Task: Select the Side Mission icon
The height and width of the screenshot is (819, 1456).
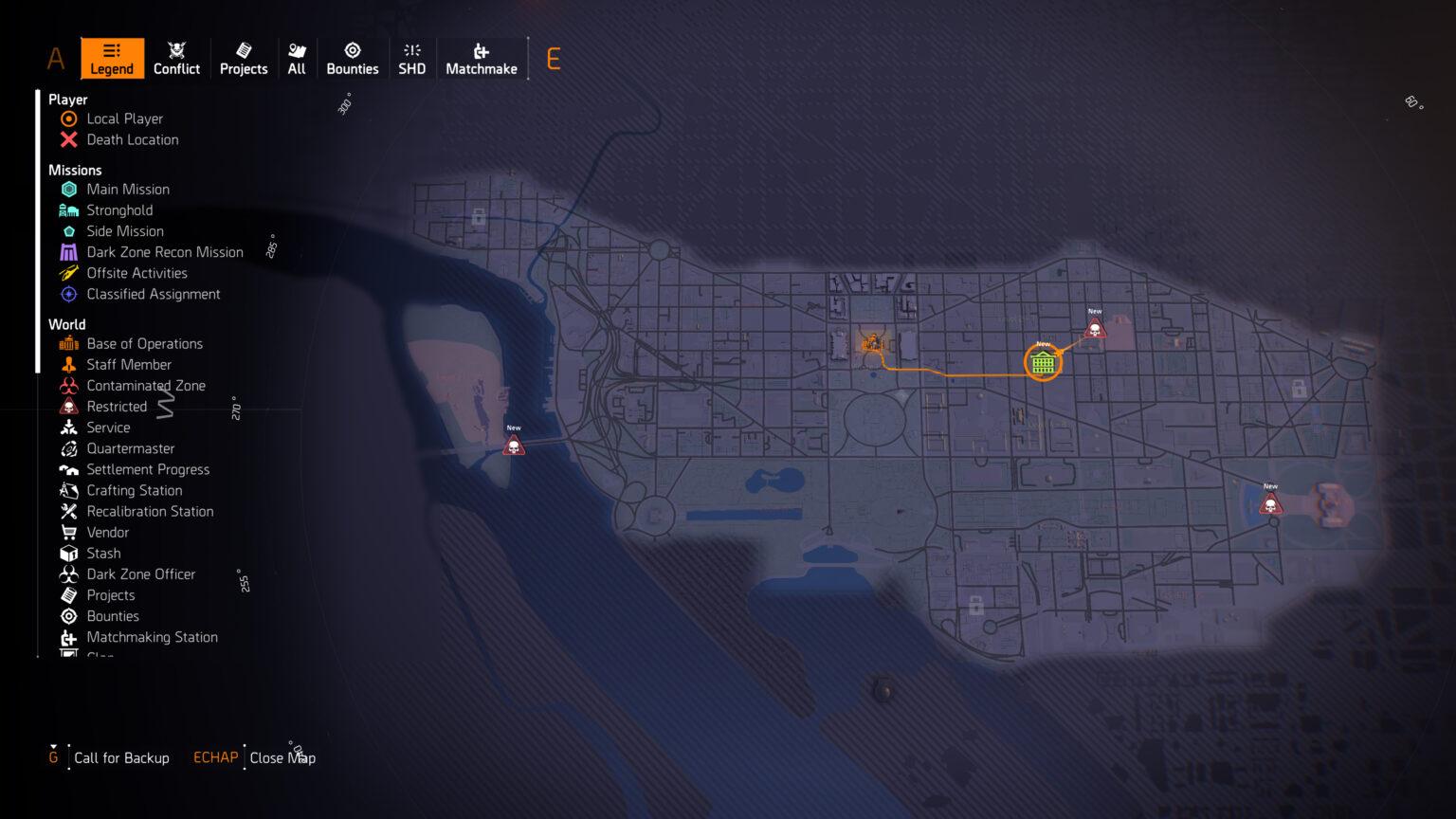Action: 68,231
